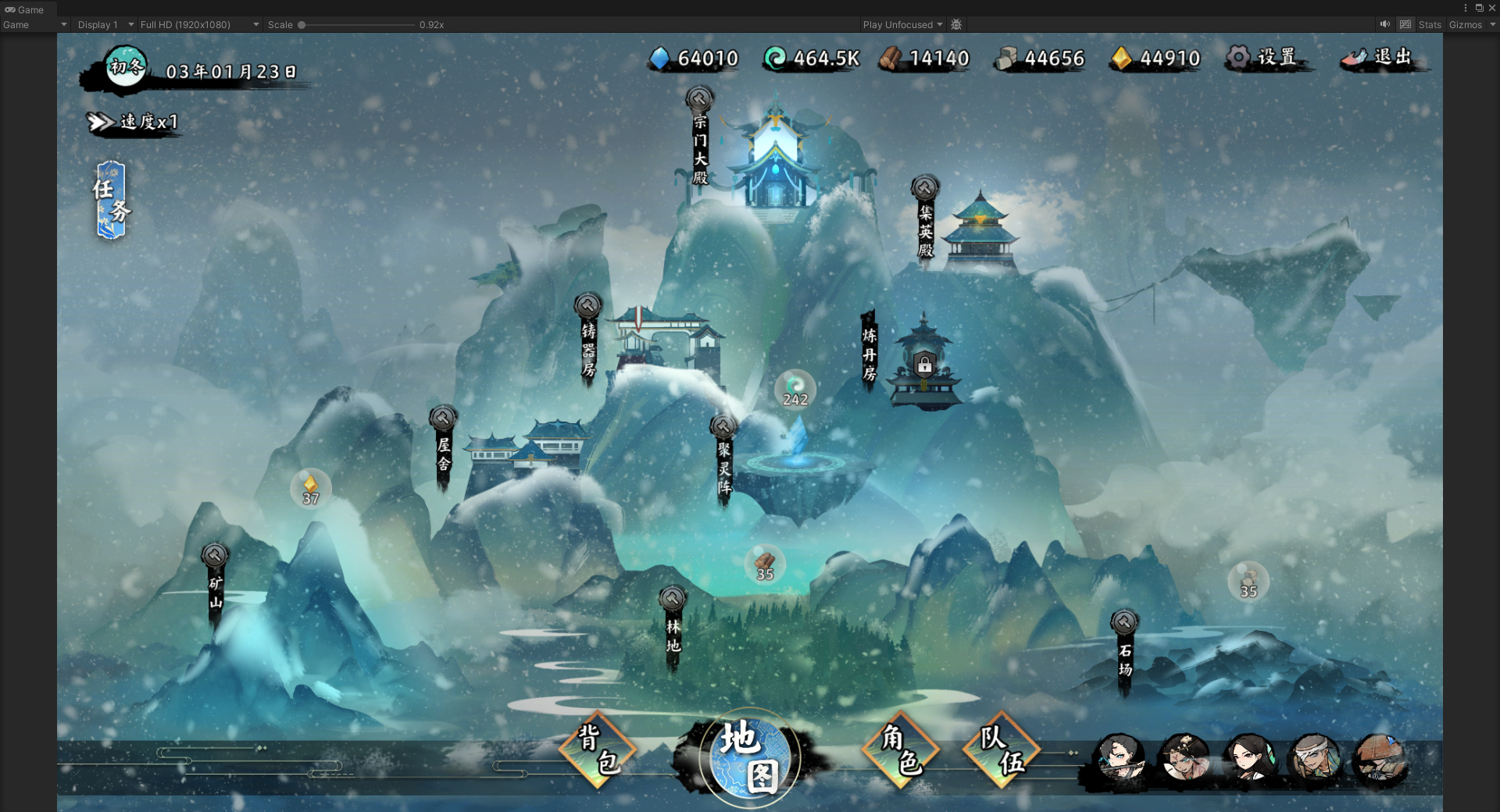Viewport: 1500px width, 812px height.
Task: Collect the 242 spirit energy bubble
Action: 795,390
